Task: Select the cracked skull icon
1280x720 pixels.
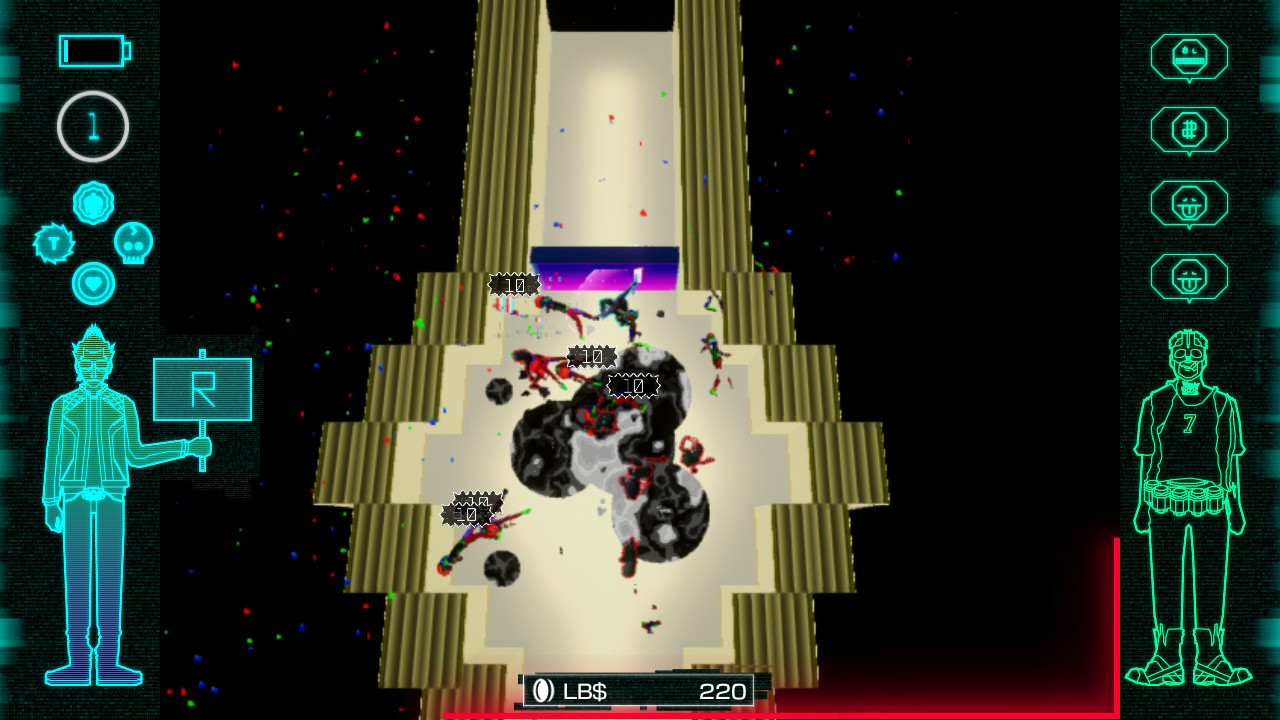Action: 133,243
